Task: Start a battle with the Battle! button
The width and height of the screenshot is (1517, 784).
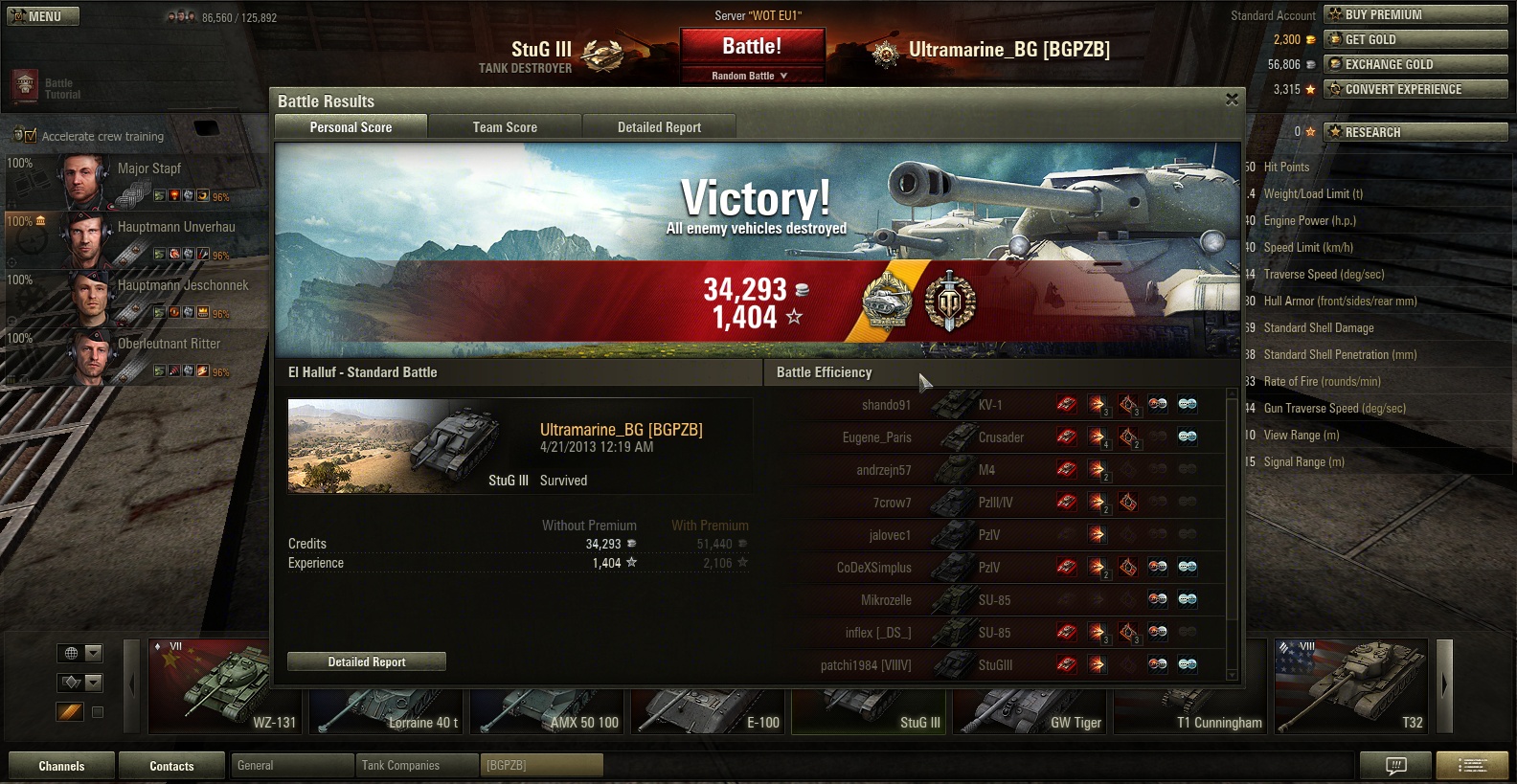Action: 752,46
